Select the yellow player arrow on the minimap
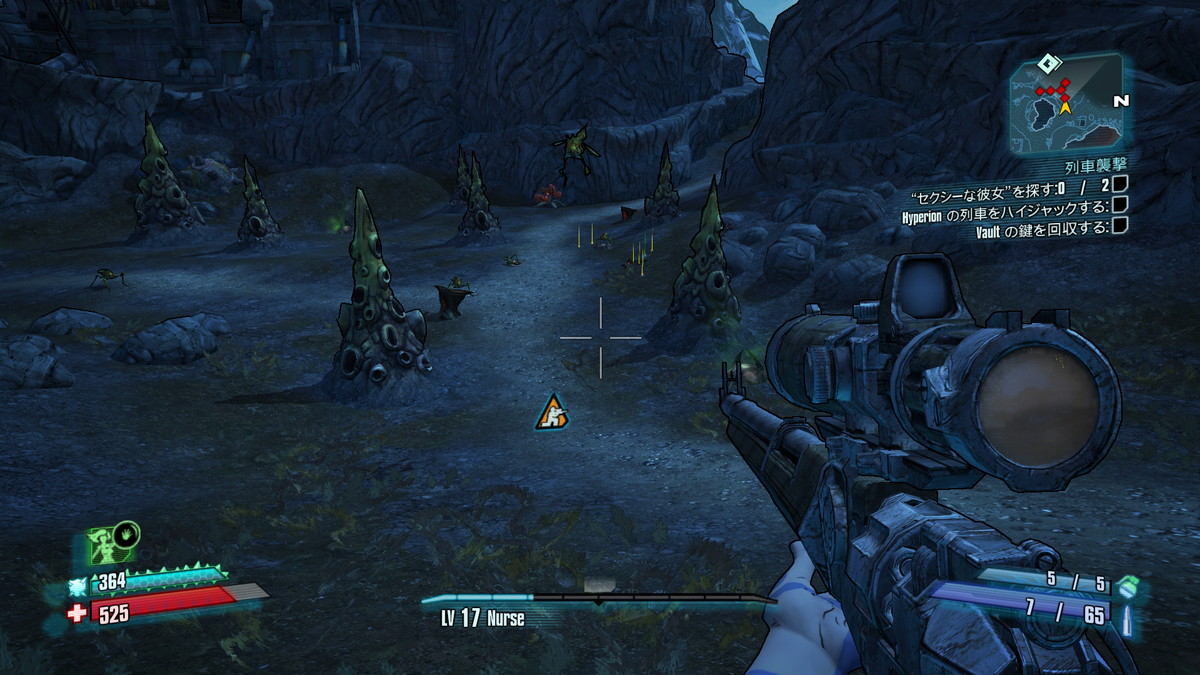The height and width of the screenshot is (675, 1200). click(1065, 103)
